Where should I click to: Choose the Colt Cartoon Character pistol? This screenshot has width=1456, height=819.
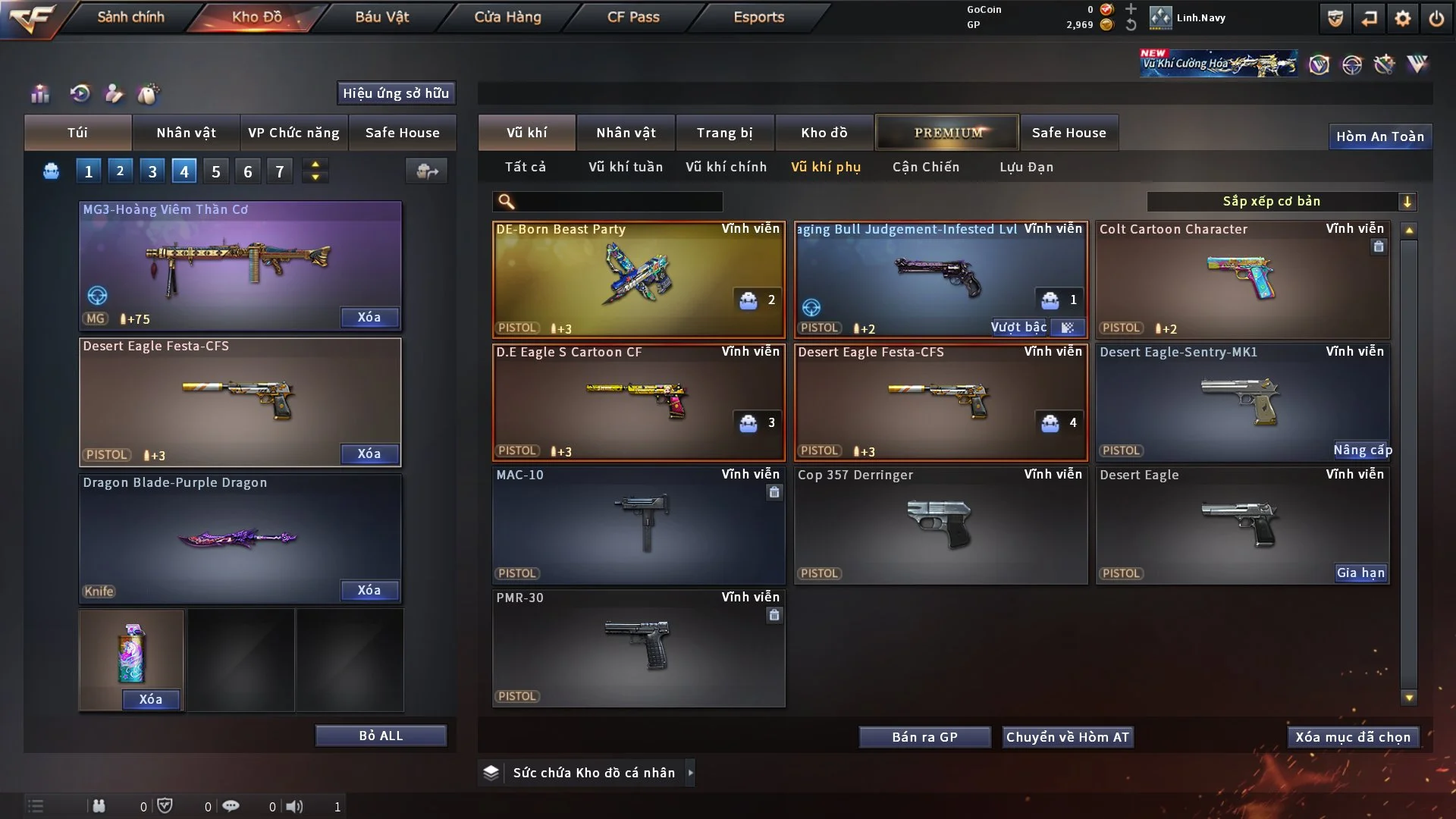[1242, 279]
